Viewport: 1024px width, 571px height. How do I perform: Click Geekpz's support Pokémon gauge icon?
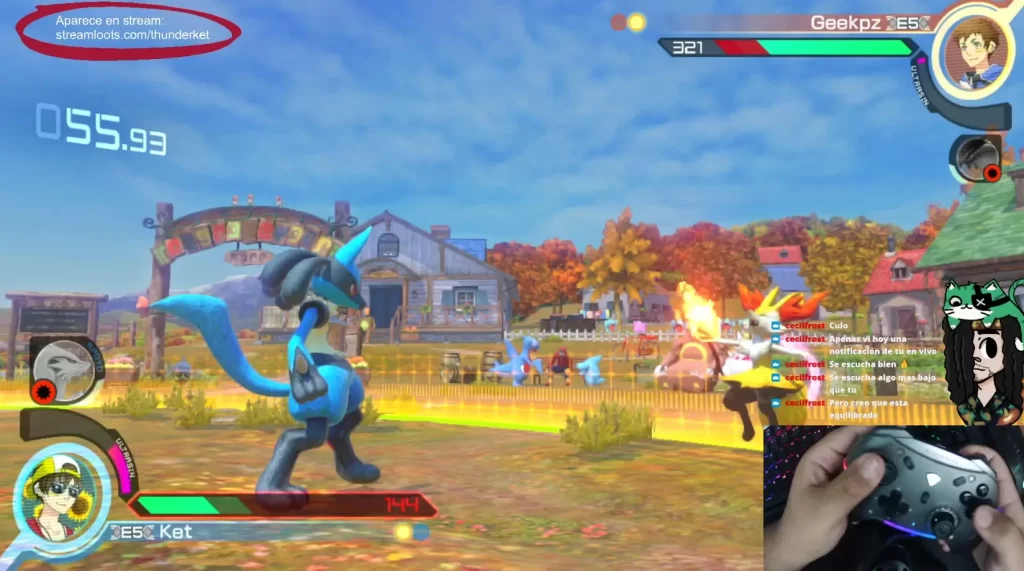click(x=976, y=158)
